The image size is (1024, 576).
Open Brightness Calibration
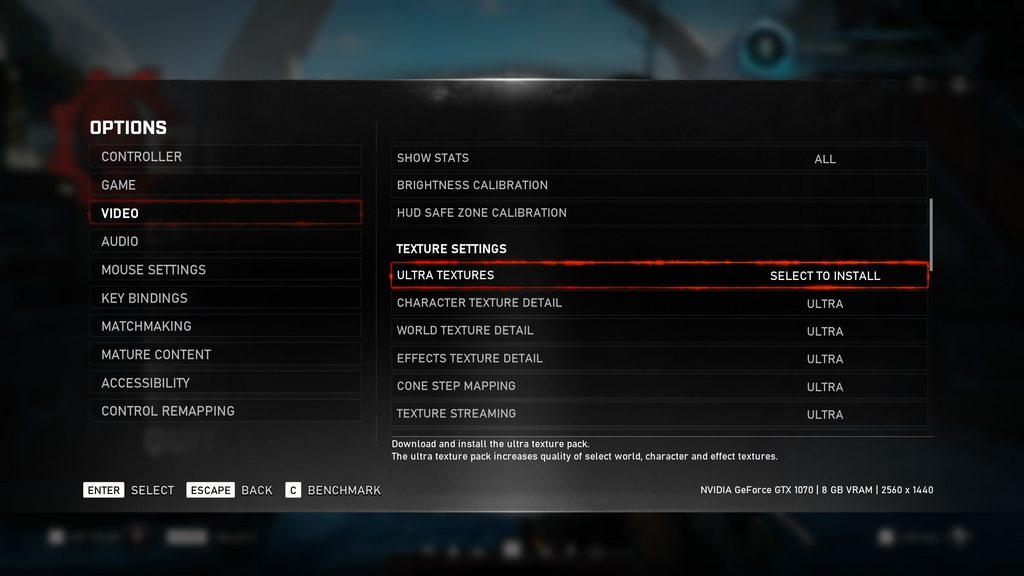(x=659, y=185)
